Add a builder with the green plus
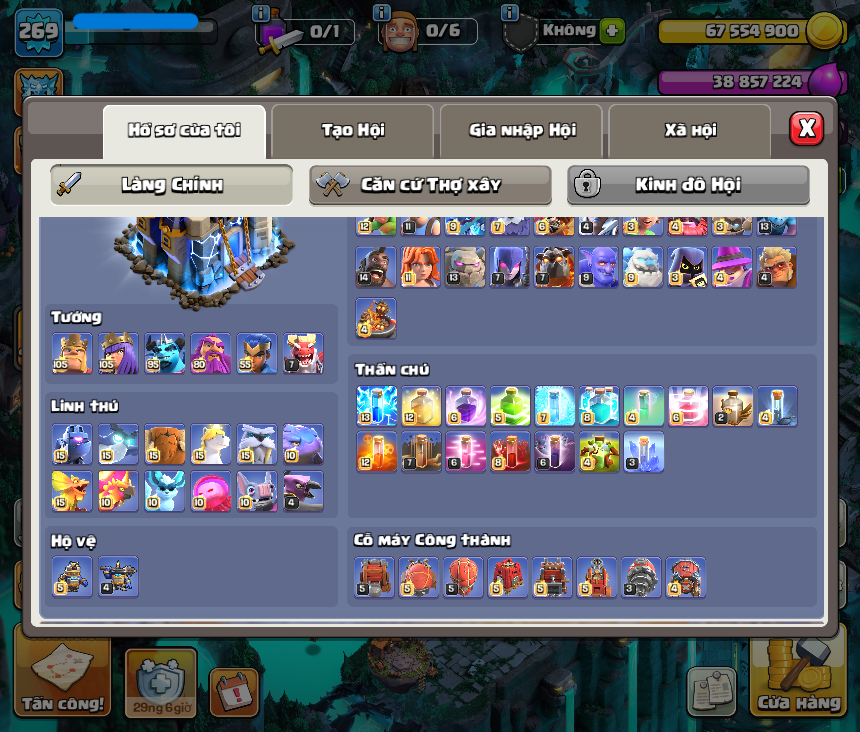860x732 pixels. (612, 31)
